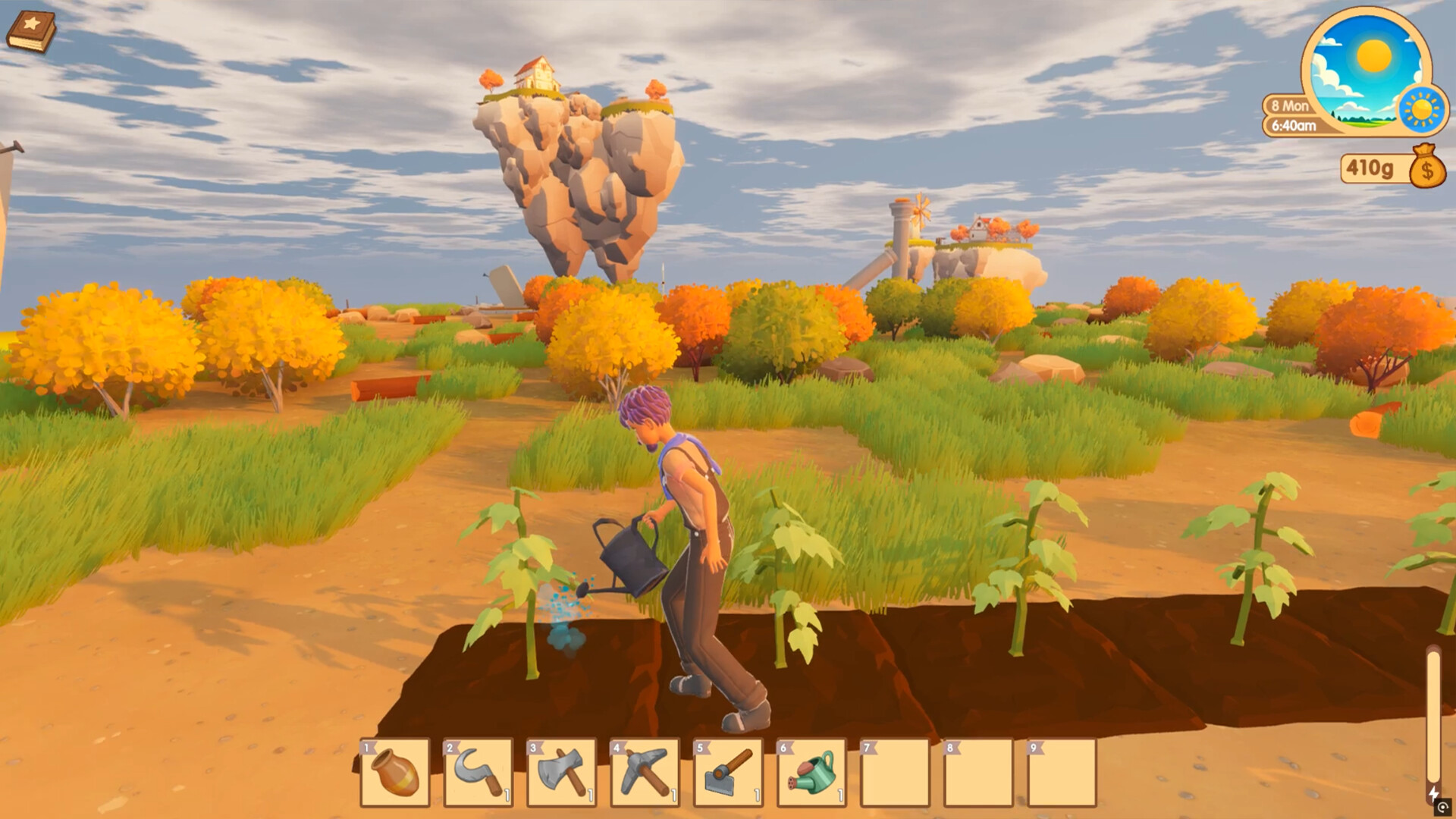Open the gold money bag icon
Viewport: 1456px width, 819px height.
[x=1427, y=167]
